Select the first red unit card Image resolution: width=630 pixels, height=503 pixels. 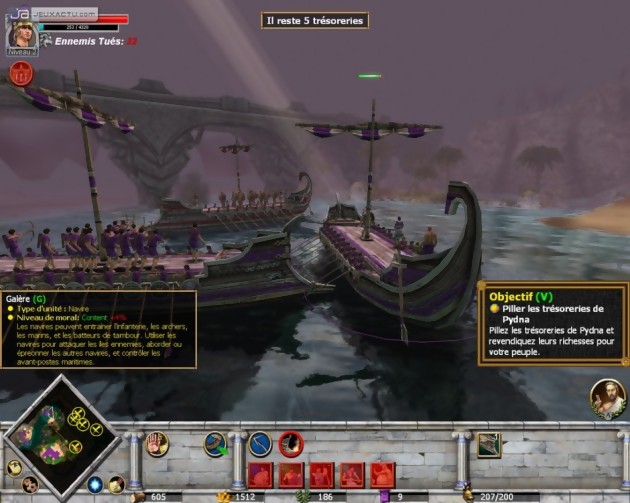click(260, 474)
